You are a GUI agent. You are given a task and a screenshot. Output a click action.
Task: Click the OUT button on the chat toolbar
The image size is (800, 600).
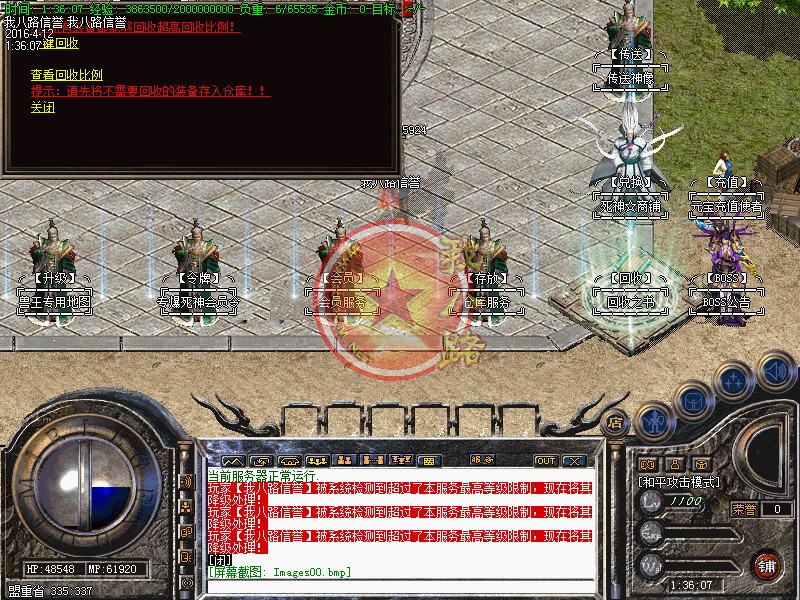[545, 461]
